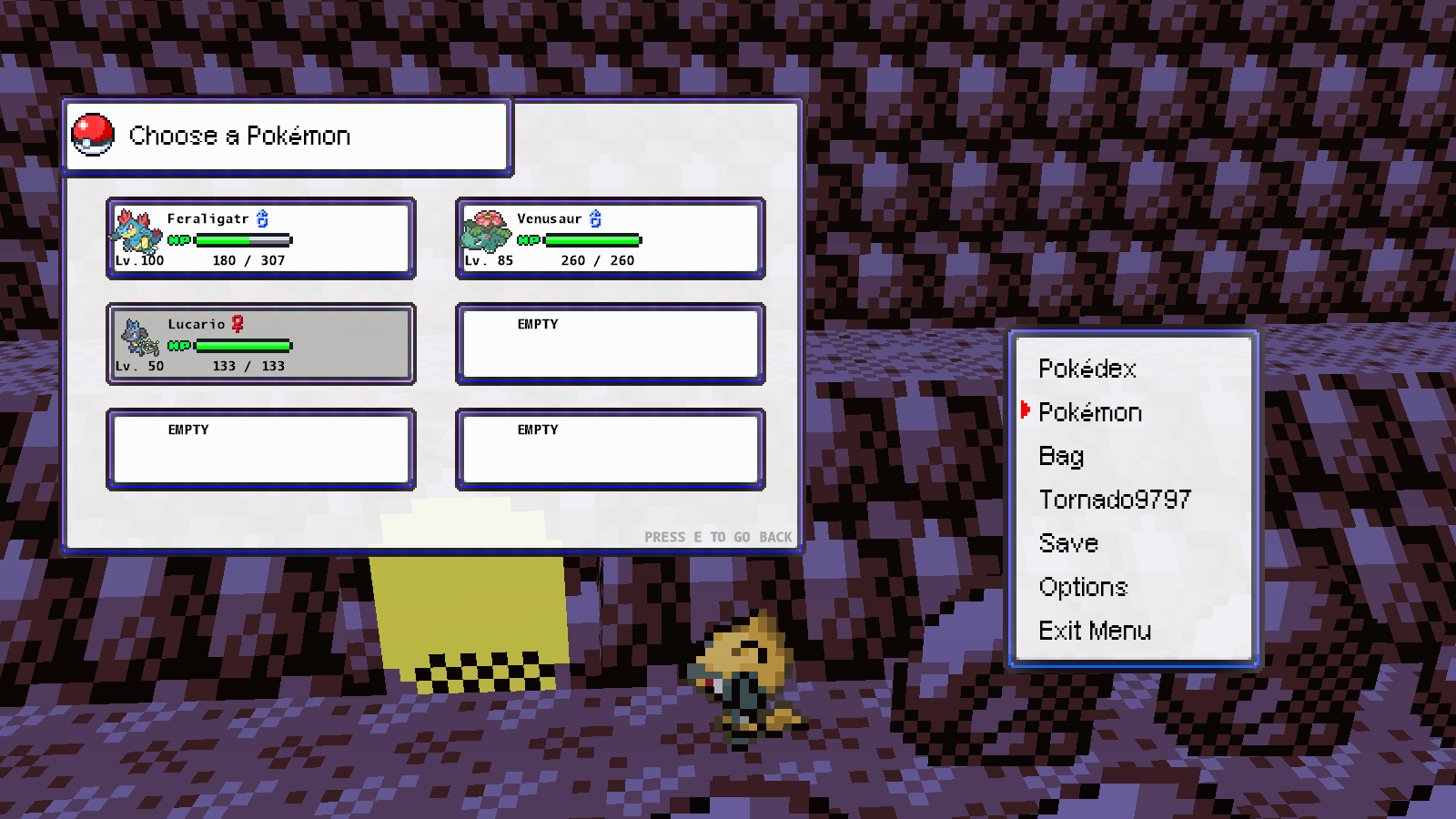Image resolution: width=1456 pixels, height=819 pixels.
Task: Click Venusaur's male gender symbol
Action: click(x=596, y=218)
